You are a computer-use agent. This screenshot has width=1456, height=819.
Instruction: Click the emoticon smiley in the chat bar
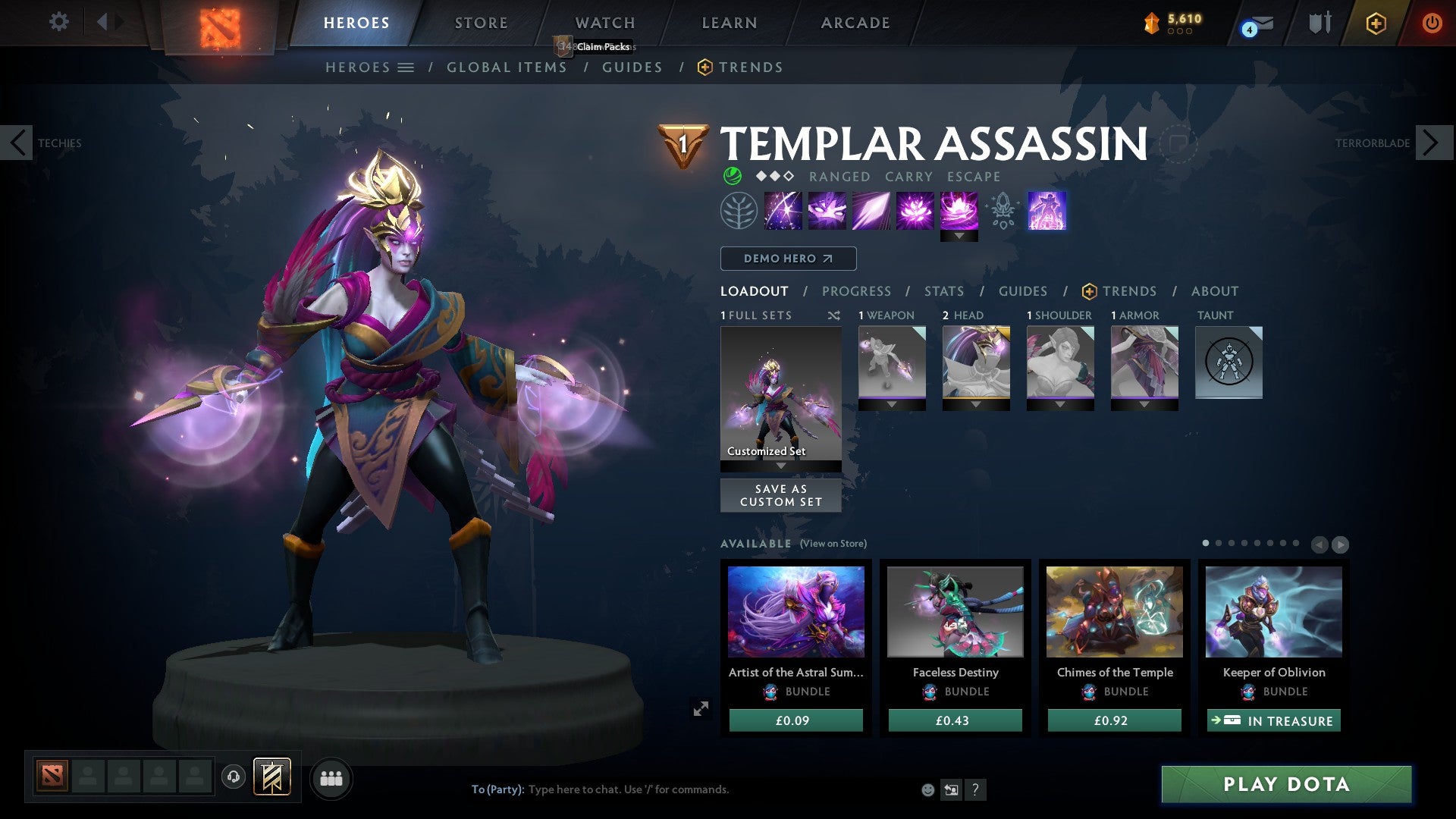click(927, 789)
